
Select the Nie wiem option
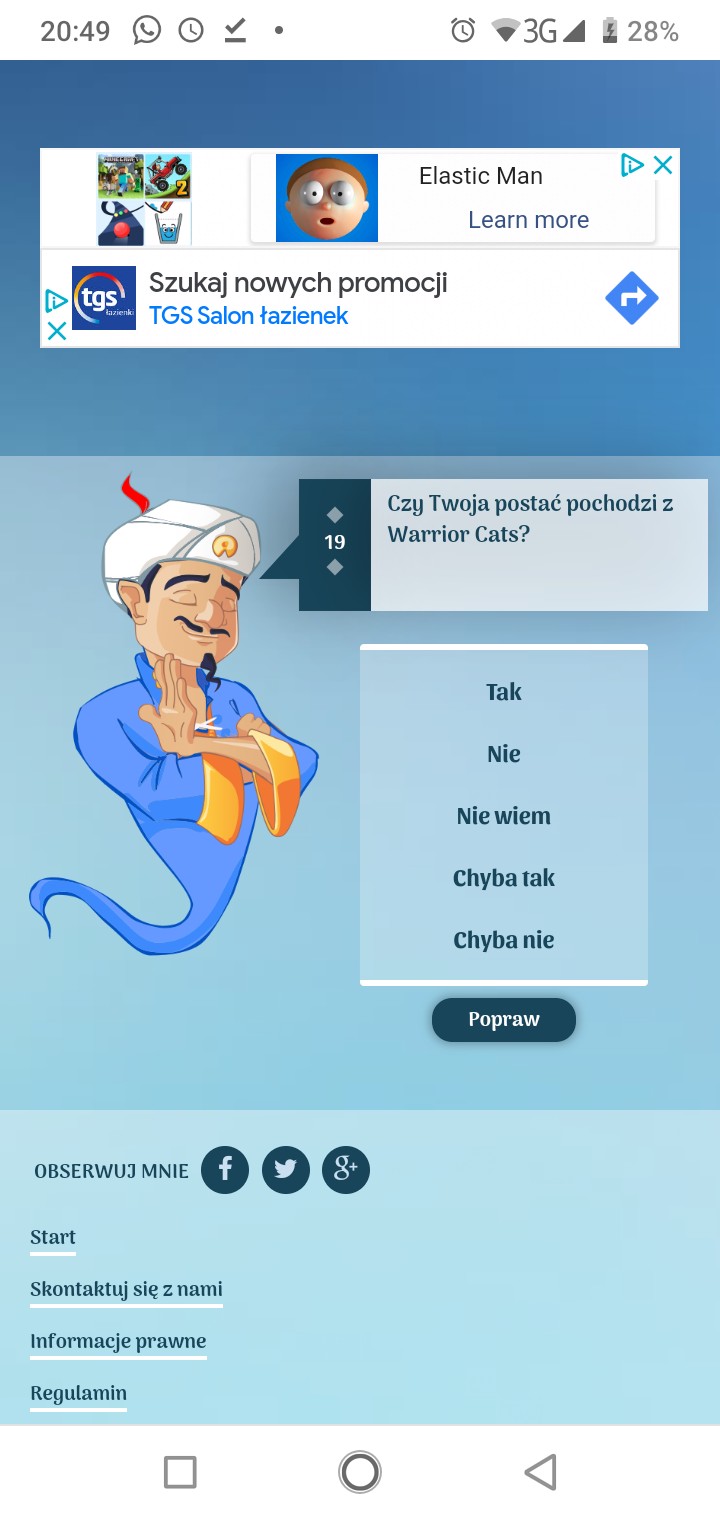[x=504, y=816]
